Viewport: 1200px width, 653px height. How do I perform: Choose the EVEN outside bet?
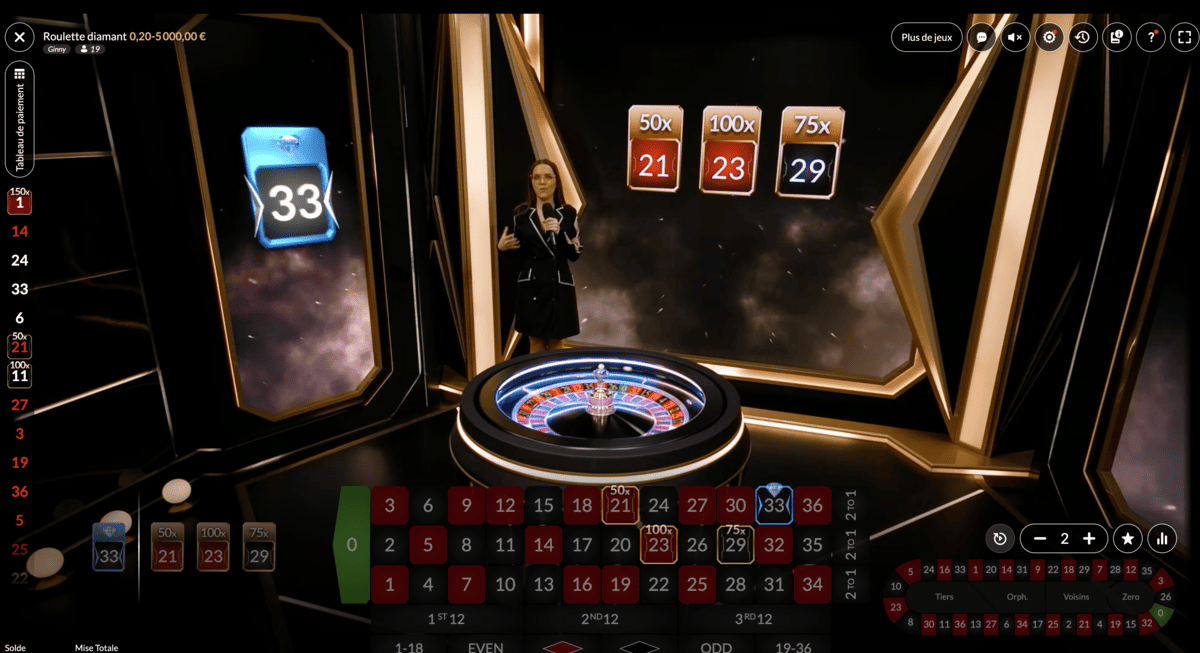[486, 647]
